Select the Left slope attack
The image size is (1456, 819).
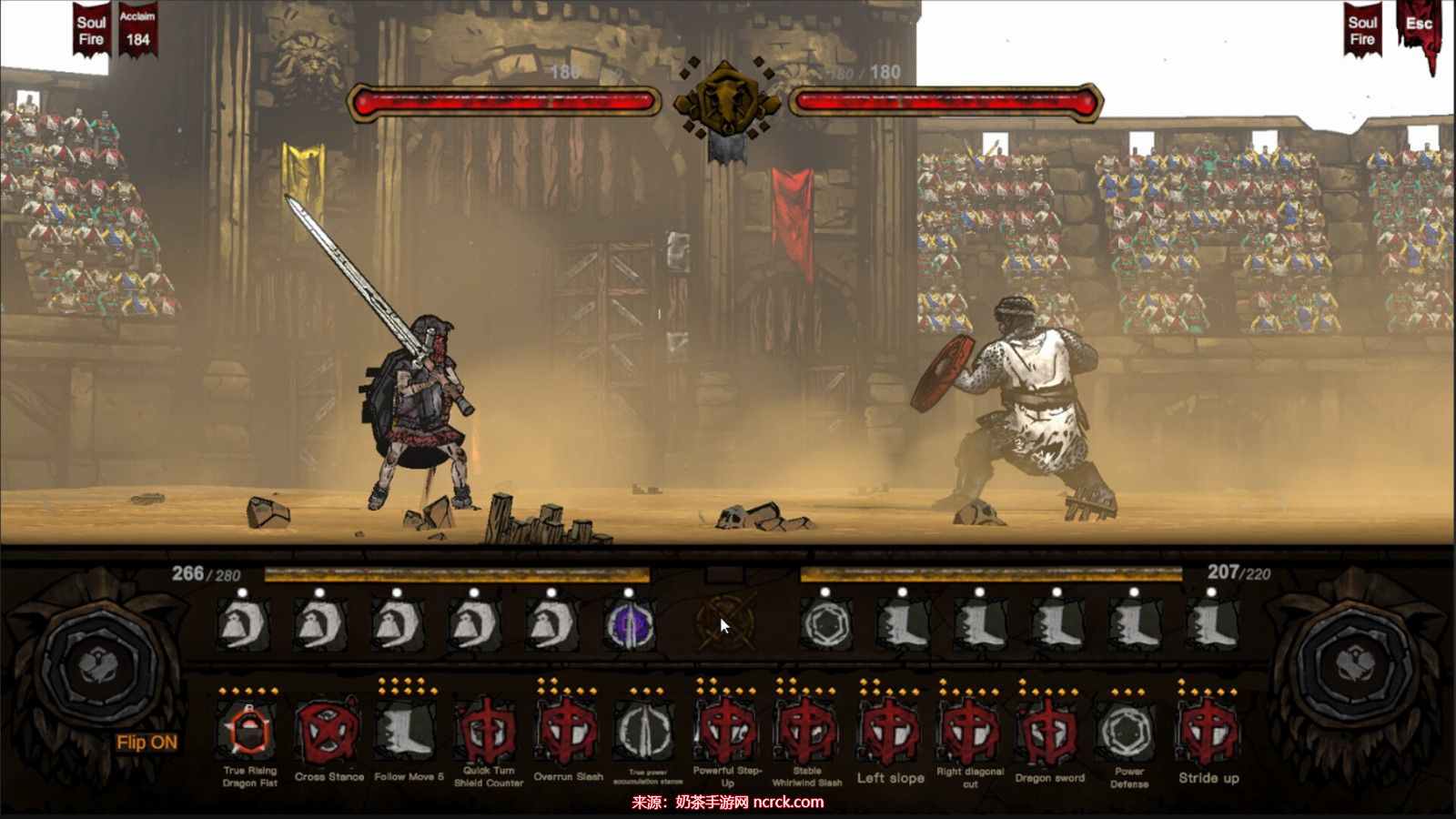point(890,733)
